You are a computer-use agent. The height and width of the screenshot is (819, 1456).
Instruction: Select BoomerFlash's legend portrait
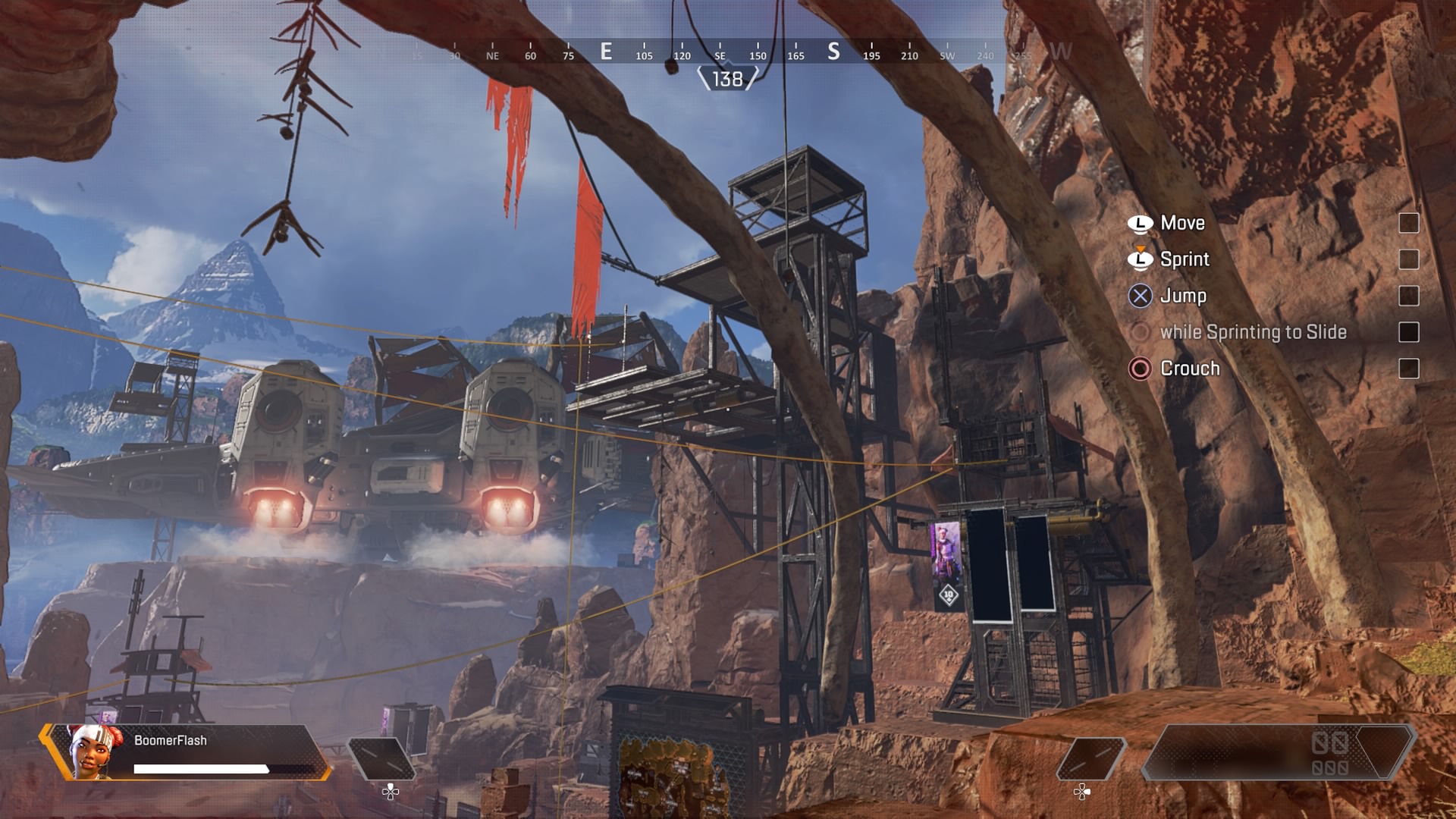pyautogui.click(x=93, y=751)
